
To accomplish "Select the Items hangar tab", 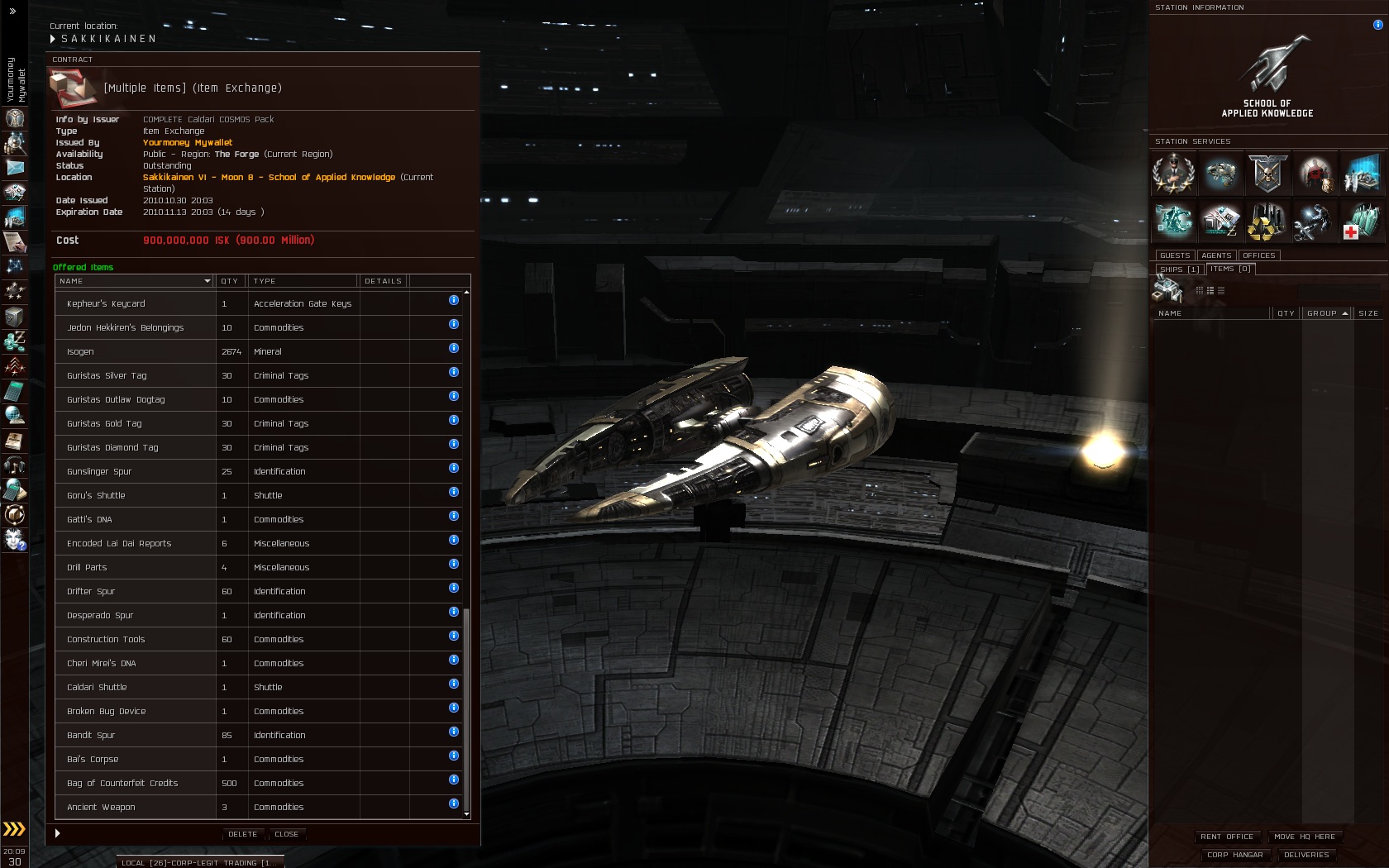I will pyautogui.click(x=1231, y=269).
